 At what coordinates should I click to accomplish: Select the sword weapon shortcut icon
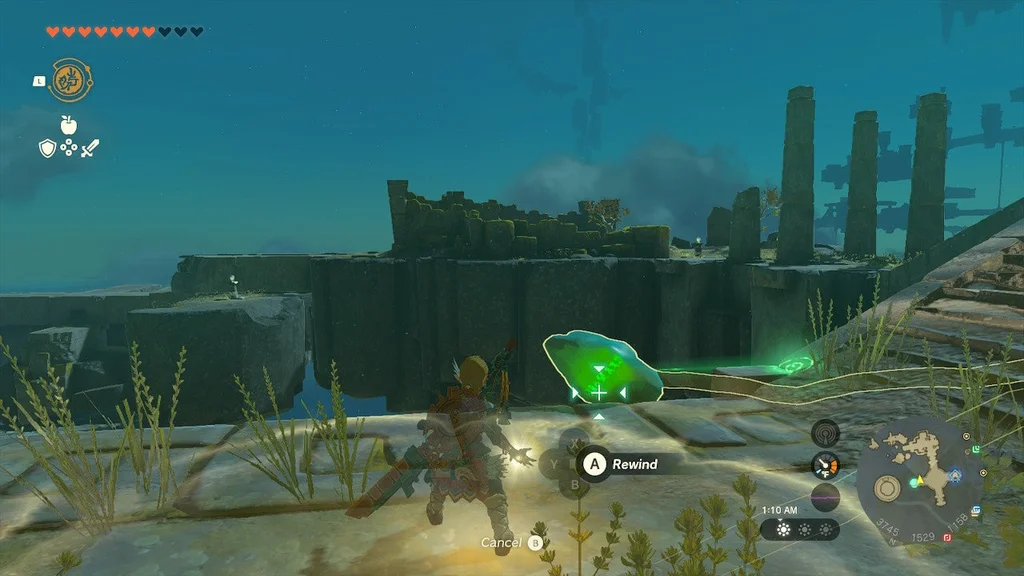tap(90, 148)
